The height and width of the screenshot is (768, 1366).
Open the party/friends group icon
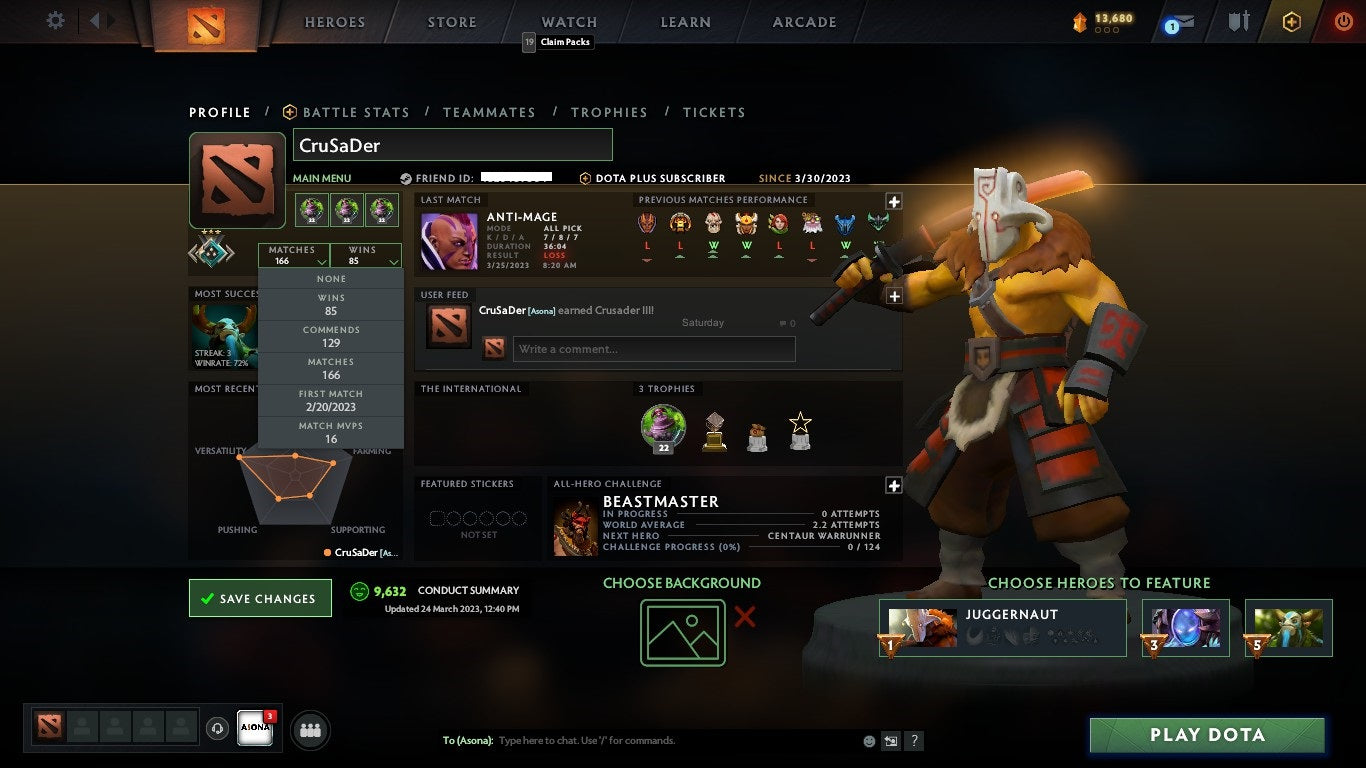(x=310, y=730)
